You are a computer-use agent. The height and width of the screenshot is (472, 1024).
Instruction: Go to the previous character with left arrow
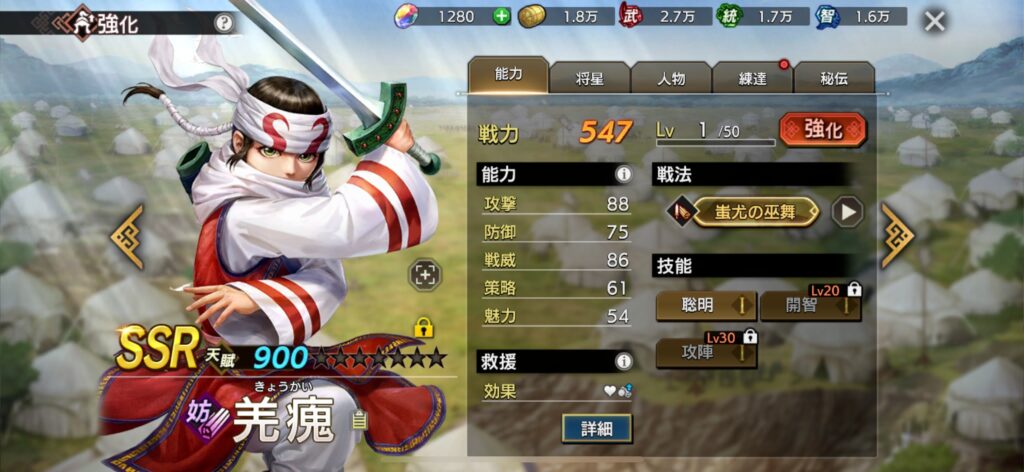[127, 236]
